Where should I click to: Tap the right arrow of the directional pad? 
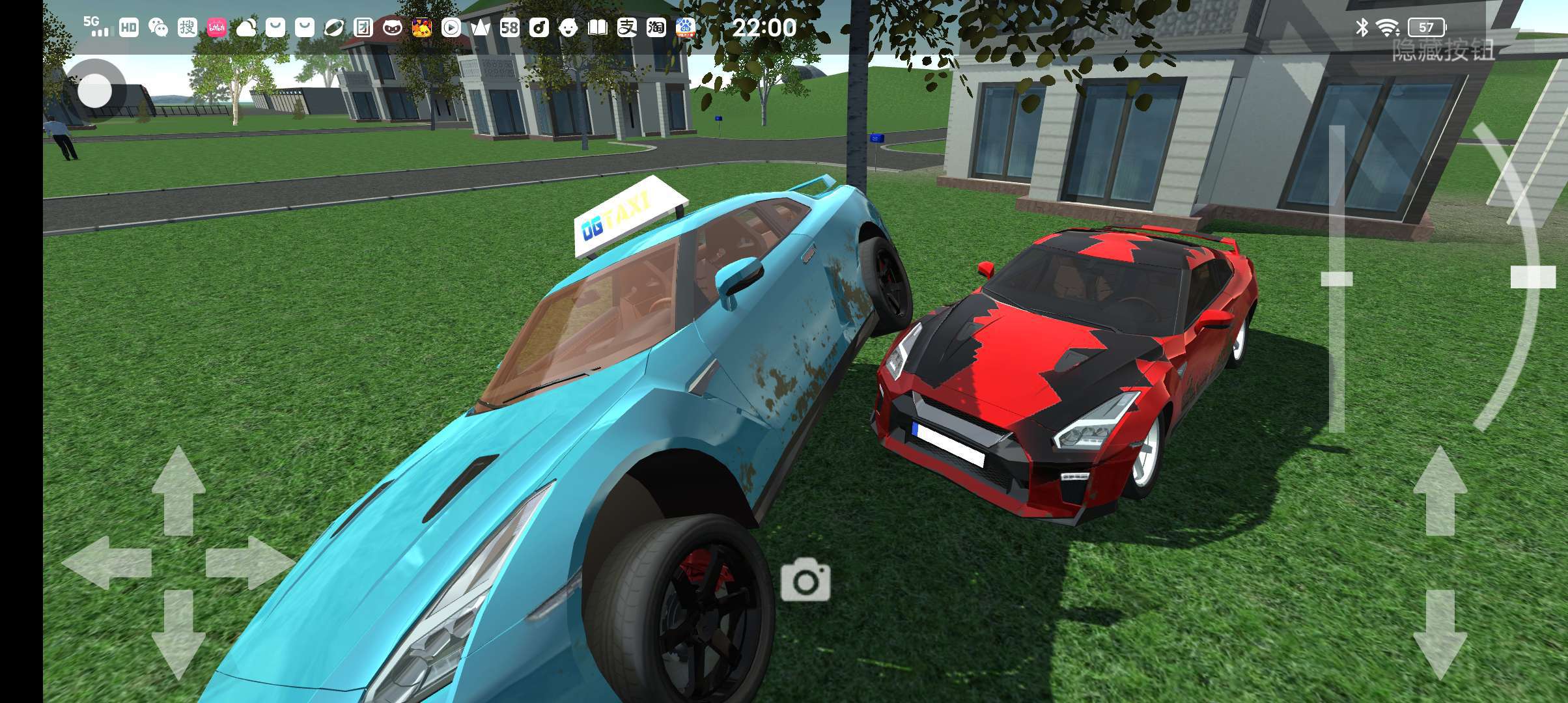(x=249, y=562)
